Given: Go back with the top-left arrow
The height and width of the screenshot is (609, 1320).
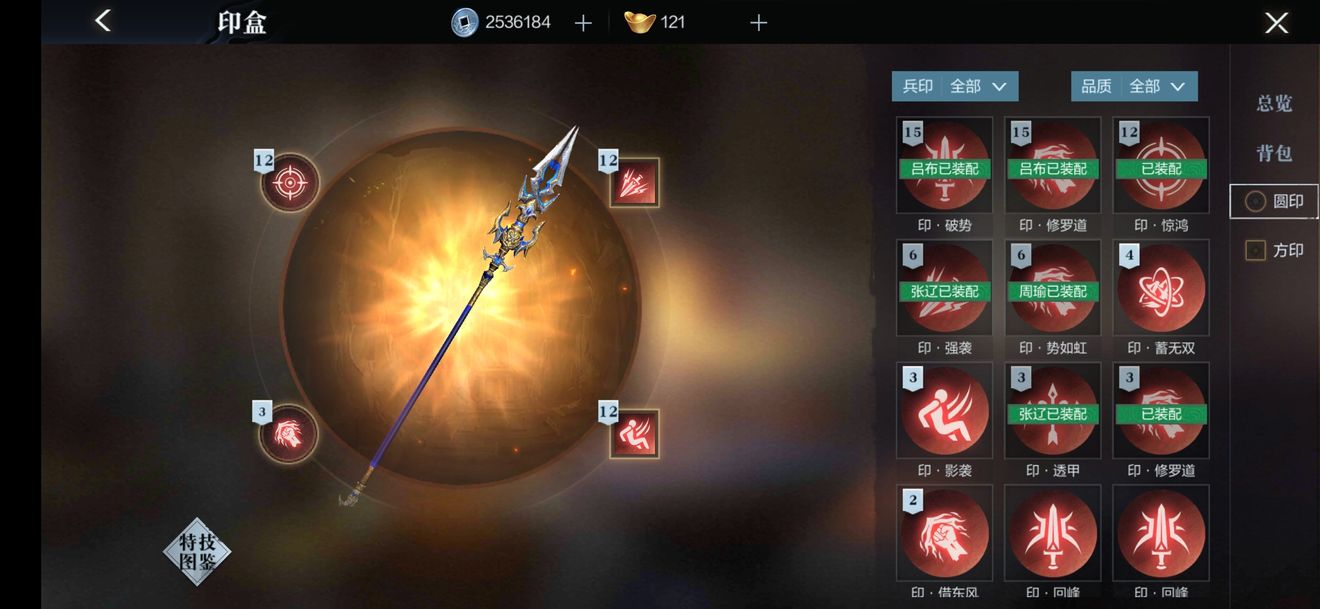Looking at the screenshot, I should point(103,21).
